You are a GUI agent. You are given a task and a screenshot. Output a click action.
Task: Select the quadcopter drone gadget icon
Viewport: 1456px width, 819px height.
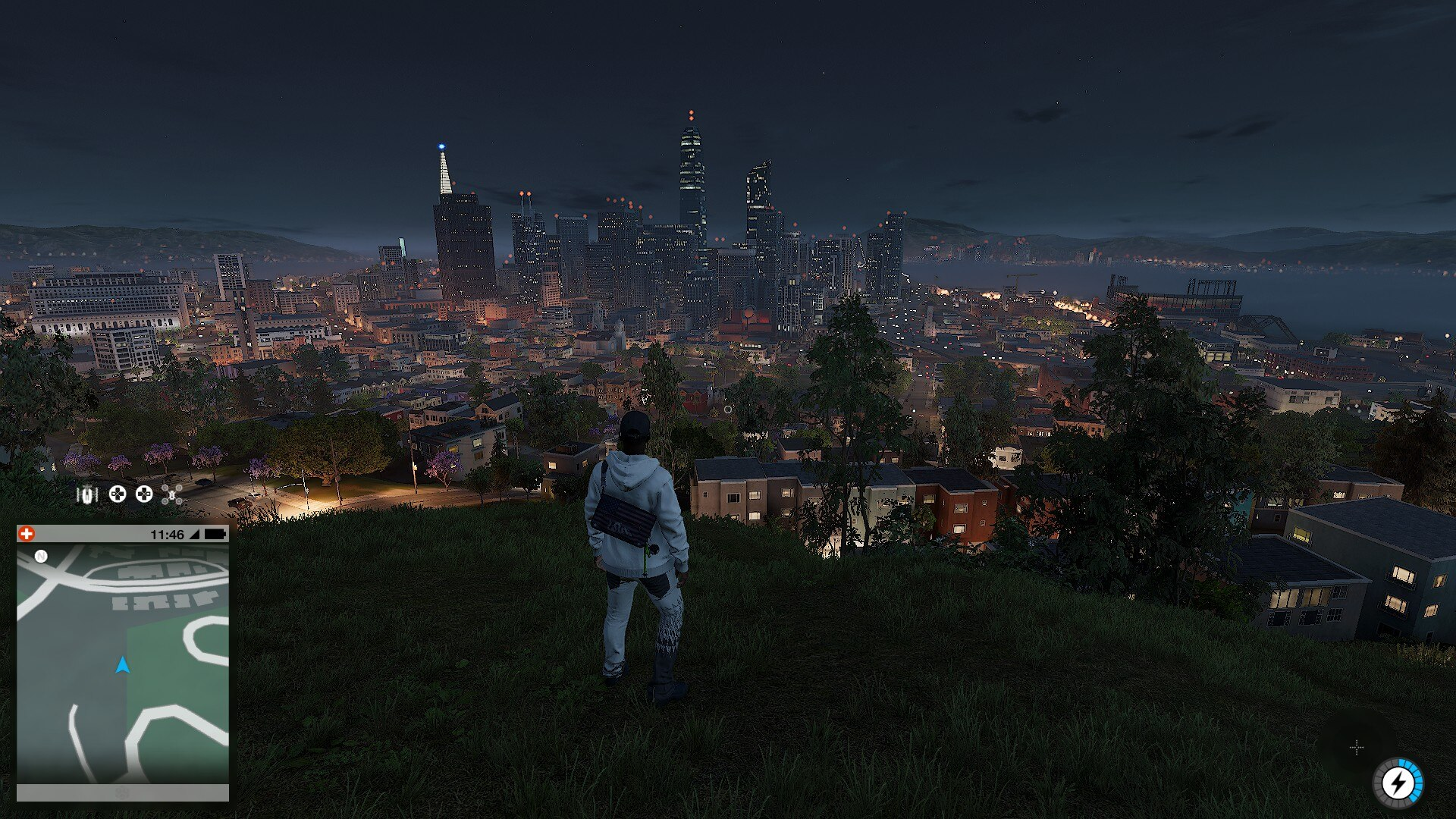[x=172, y=495]
